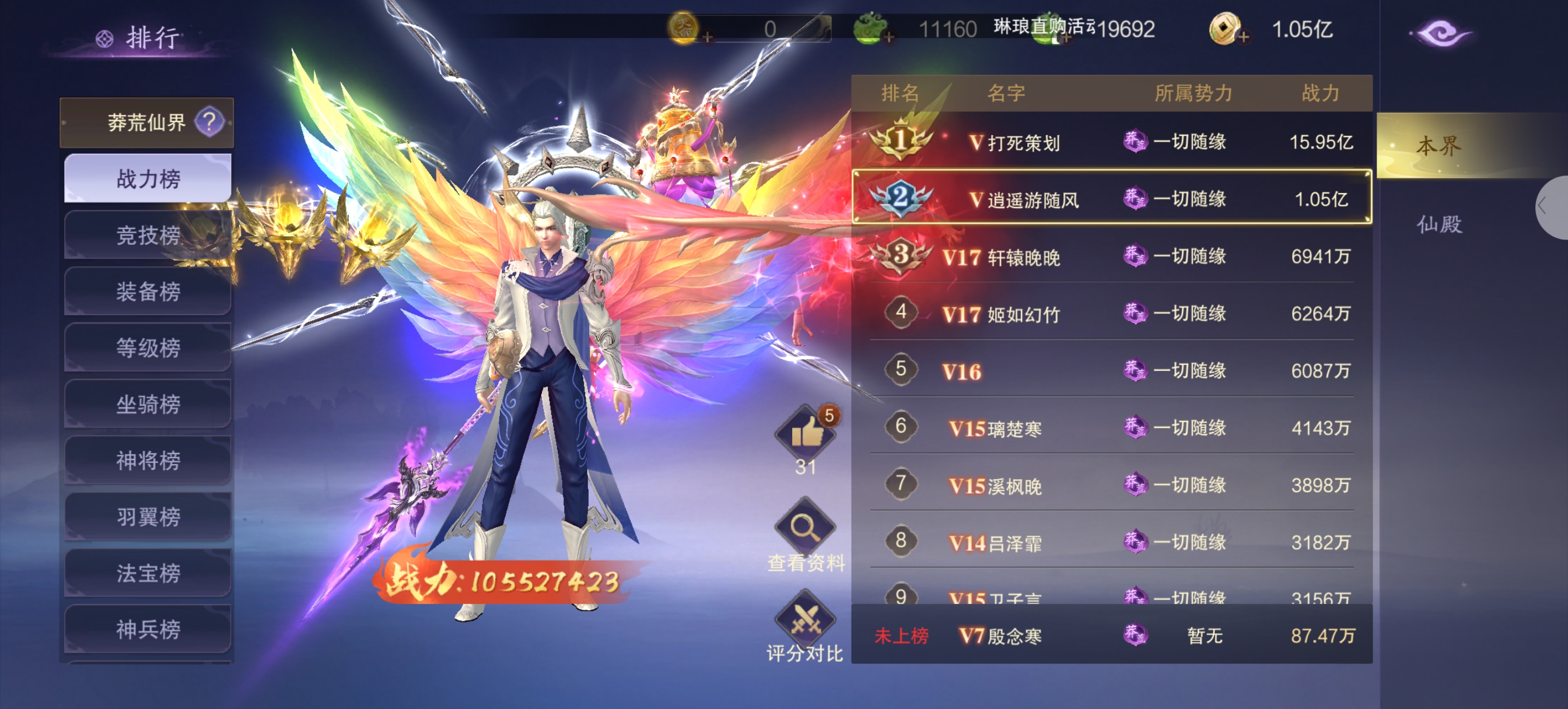The height and width of the screenshot is (709, 1568).
Task: Select the 等级榜 level ranking
Action: click(148, 348)
